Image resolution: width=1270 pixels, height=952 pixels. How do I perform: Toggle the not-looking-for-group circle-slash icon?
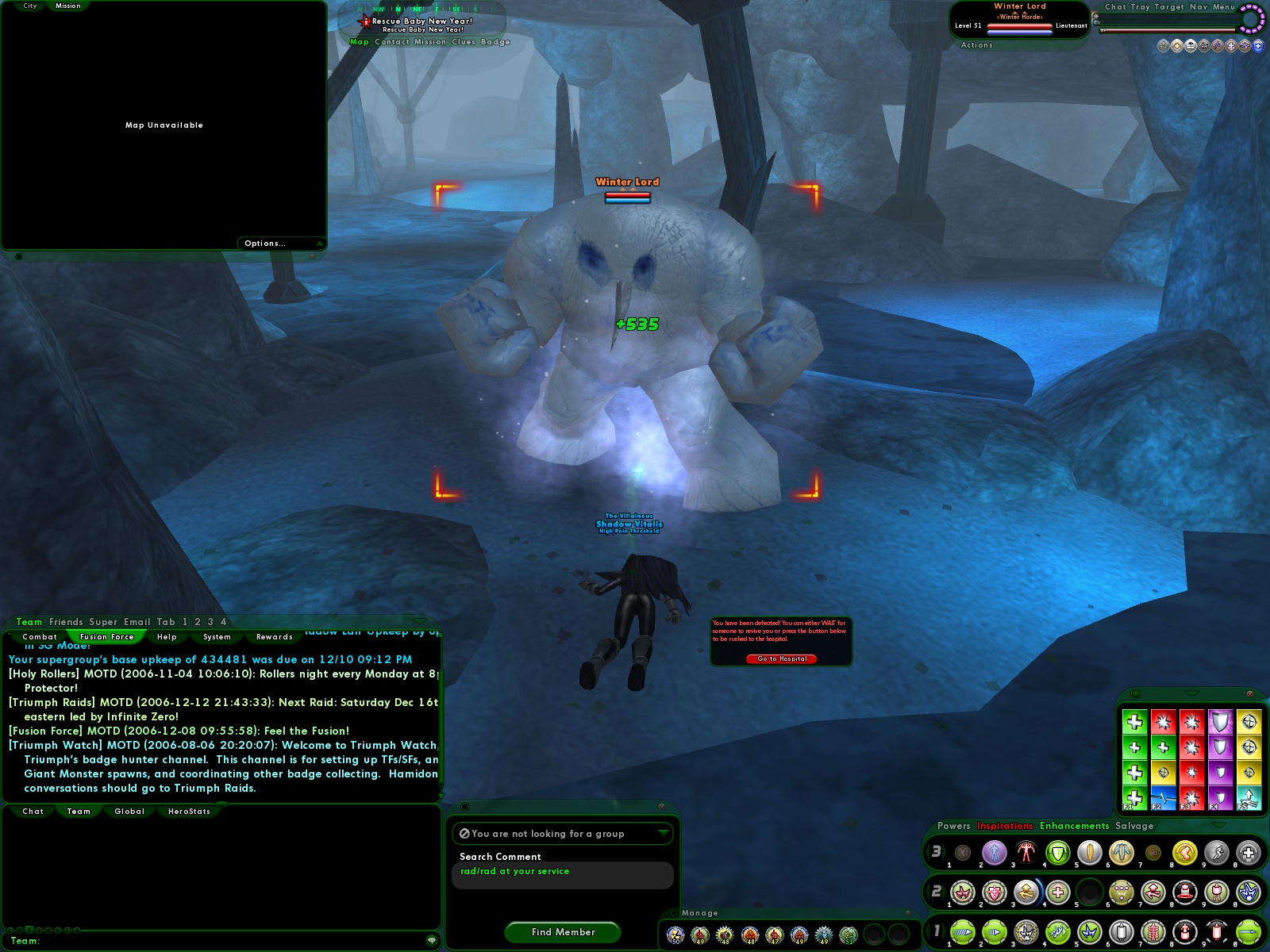(x=464, y=834)
